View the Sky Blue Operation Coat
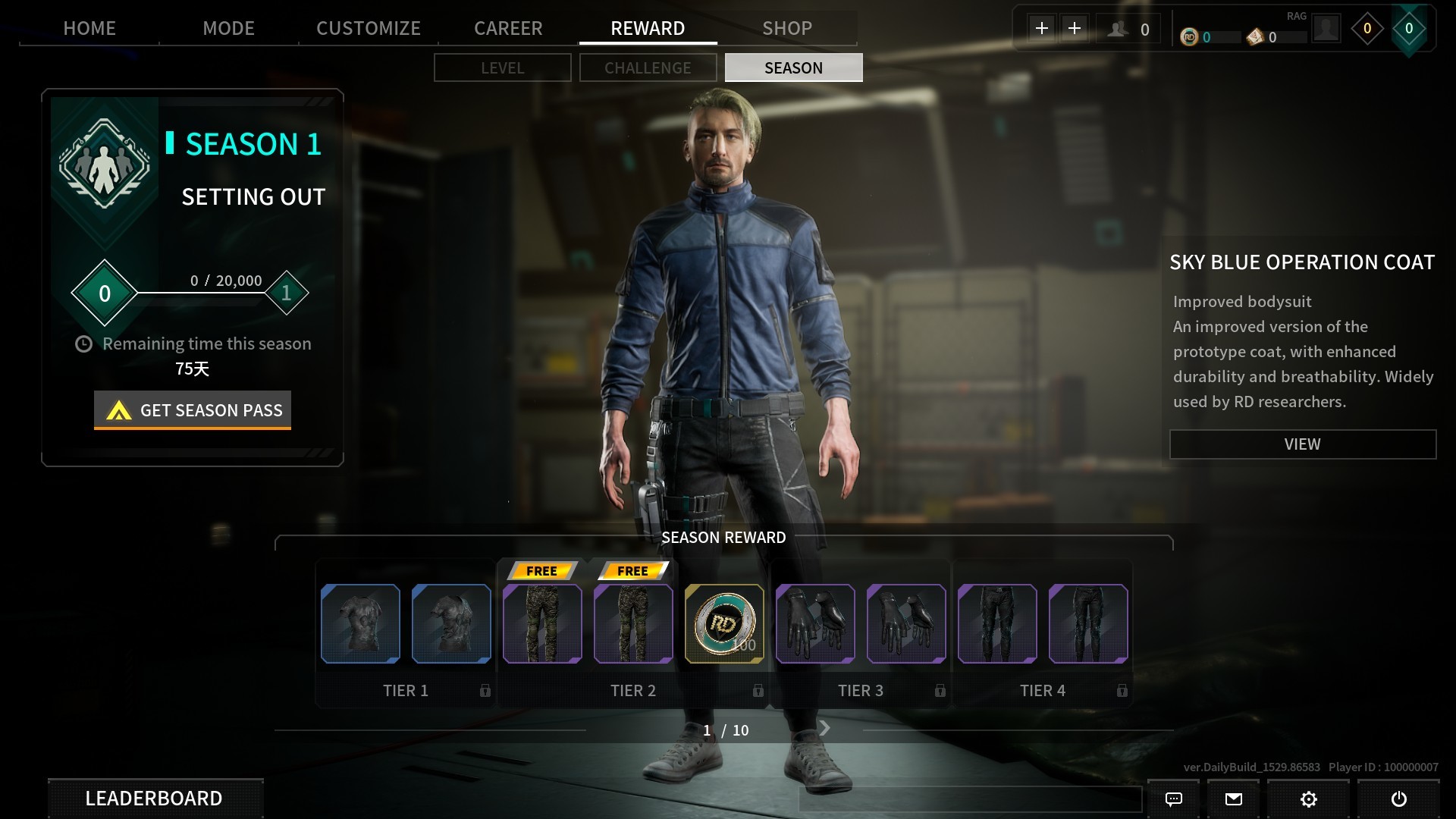Viewport: 1456px width, 819px height. pos(1302,444)
